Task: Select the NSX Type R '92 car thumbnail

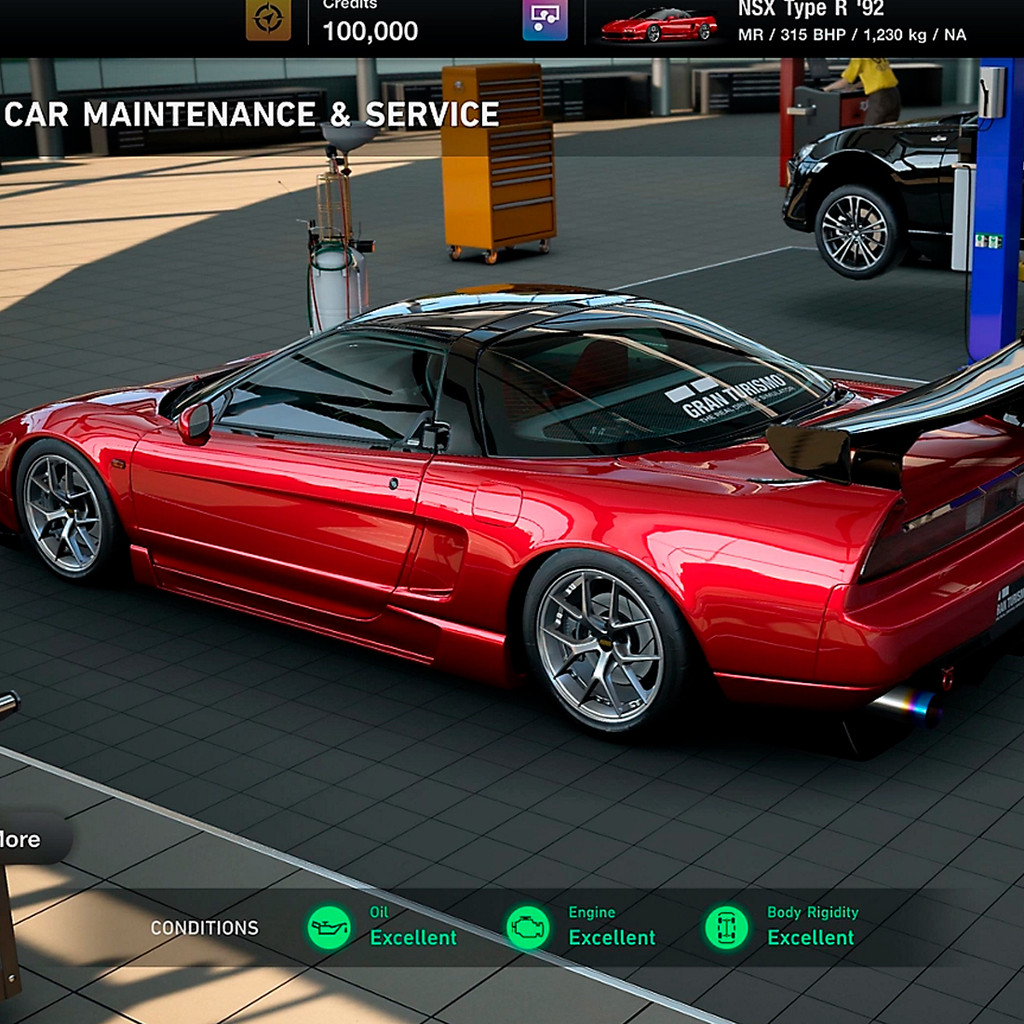Action: (x=658, y=24)
